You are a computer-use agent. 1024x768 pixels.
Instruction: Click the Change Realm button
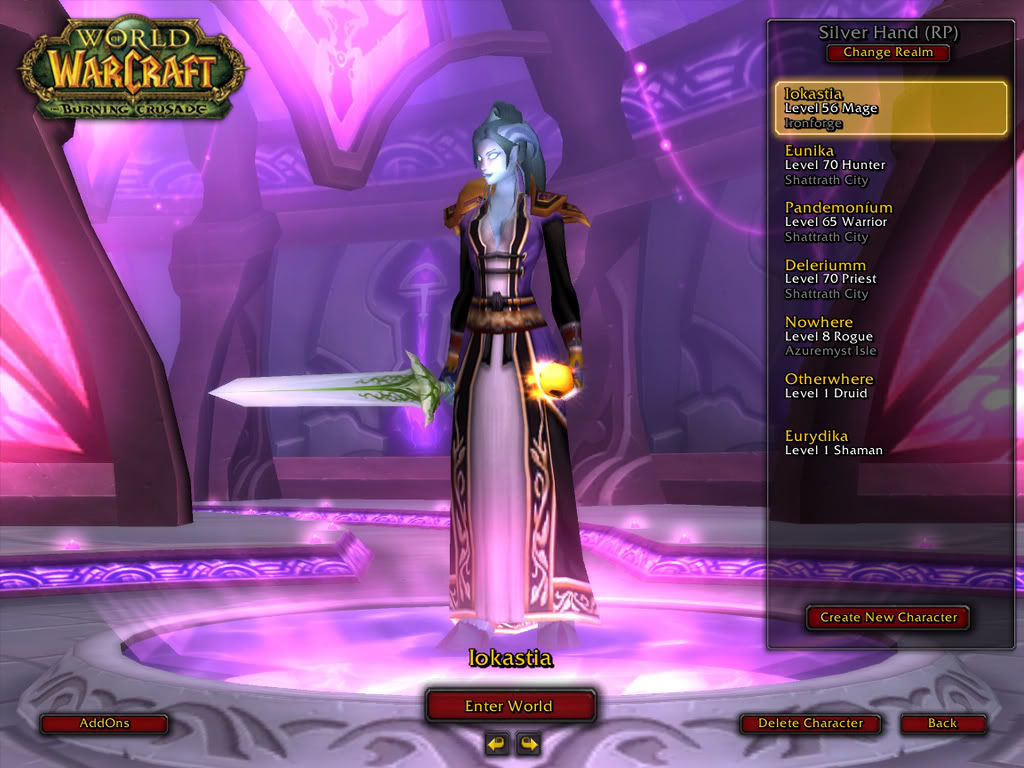pyautogui.click(x=887, y=53)
